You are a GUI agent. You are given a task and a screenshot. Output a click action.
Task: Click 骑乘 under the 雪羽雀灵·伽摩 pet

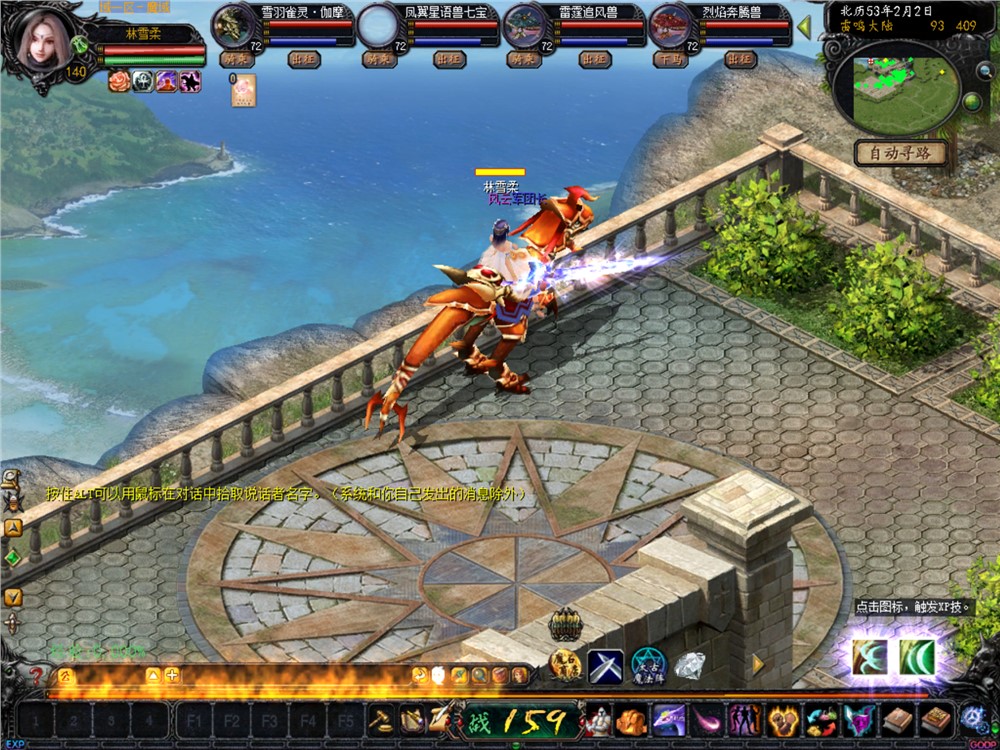click(x=234, y=59)
